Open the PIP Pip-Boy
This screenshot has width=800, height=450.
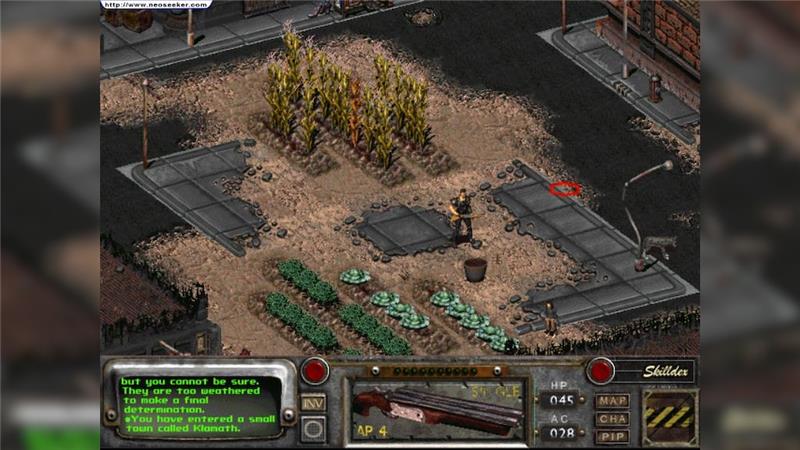click(612, 436)
